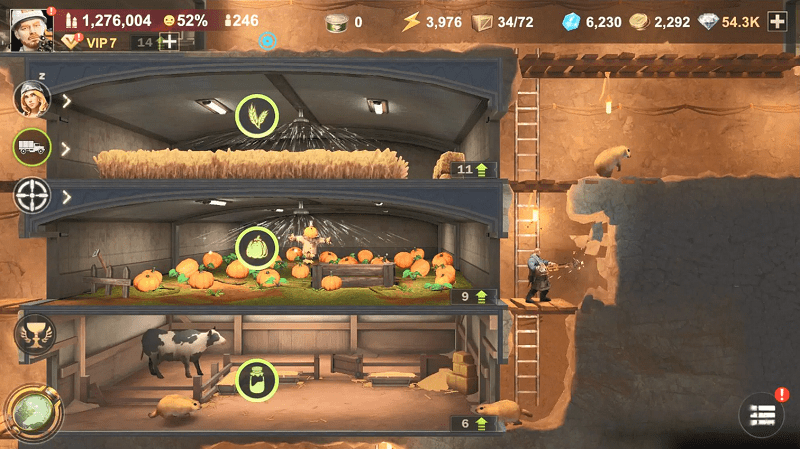Collect wheat from the farm room

pos(256,116)
